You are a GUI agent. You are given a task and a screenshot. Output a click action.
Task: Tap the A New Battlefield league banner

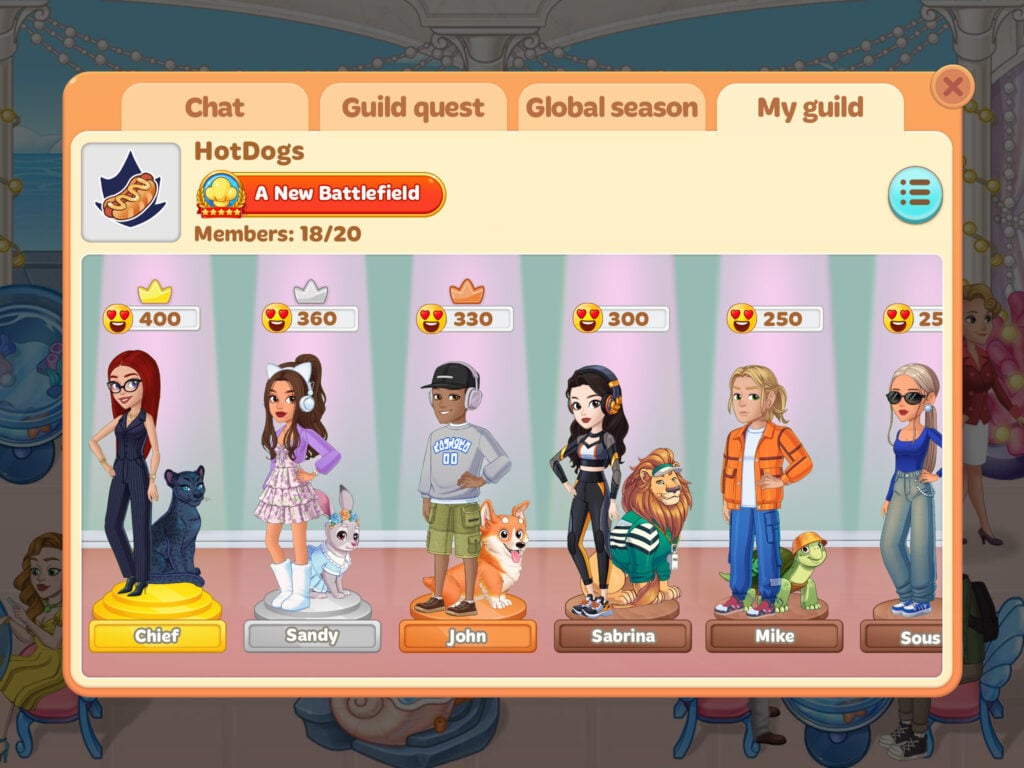(322, 194)
